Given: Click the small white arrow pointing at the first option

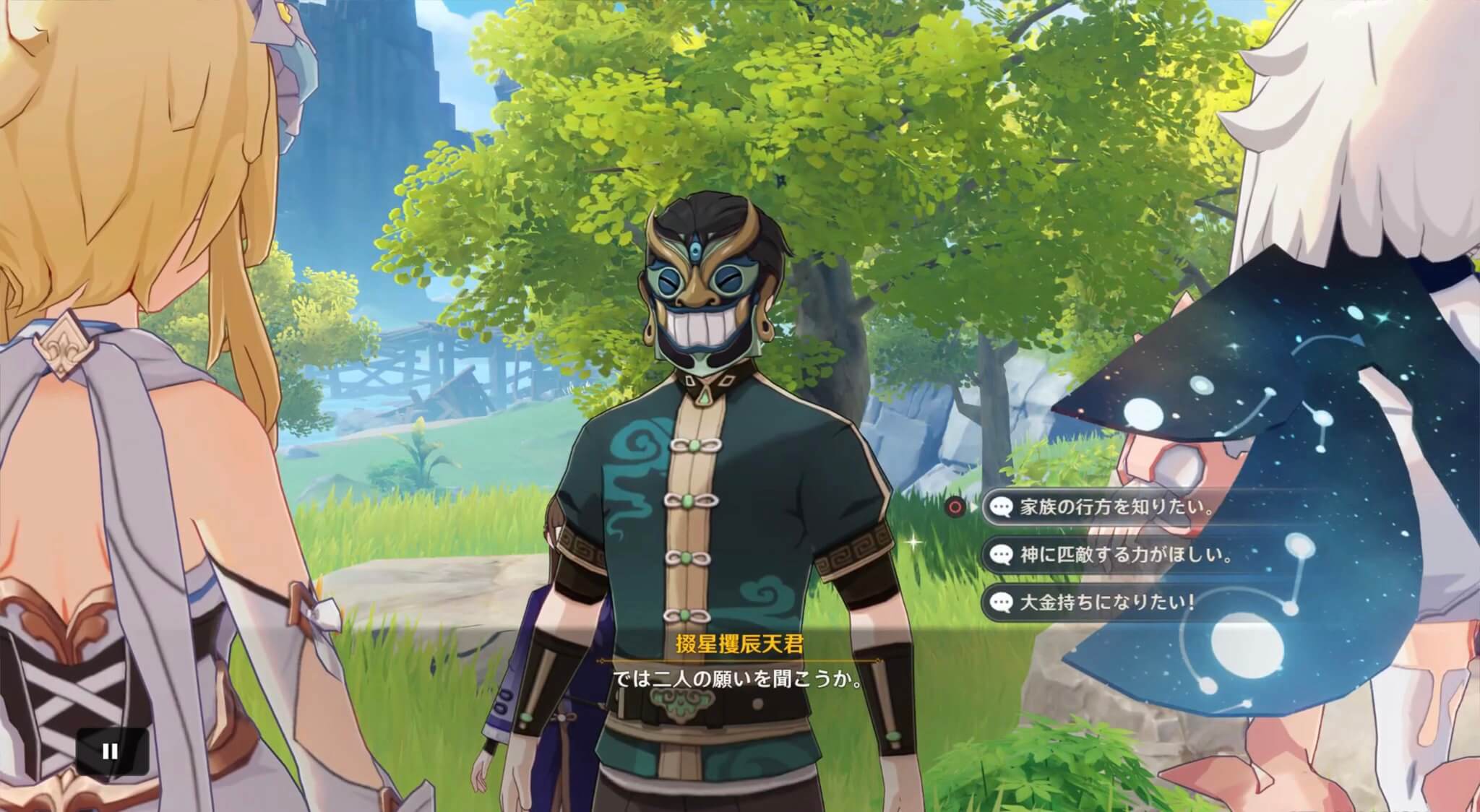Looking at the screenshot, I should [974, 506].
